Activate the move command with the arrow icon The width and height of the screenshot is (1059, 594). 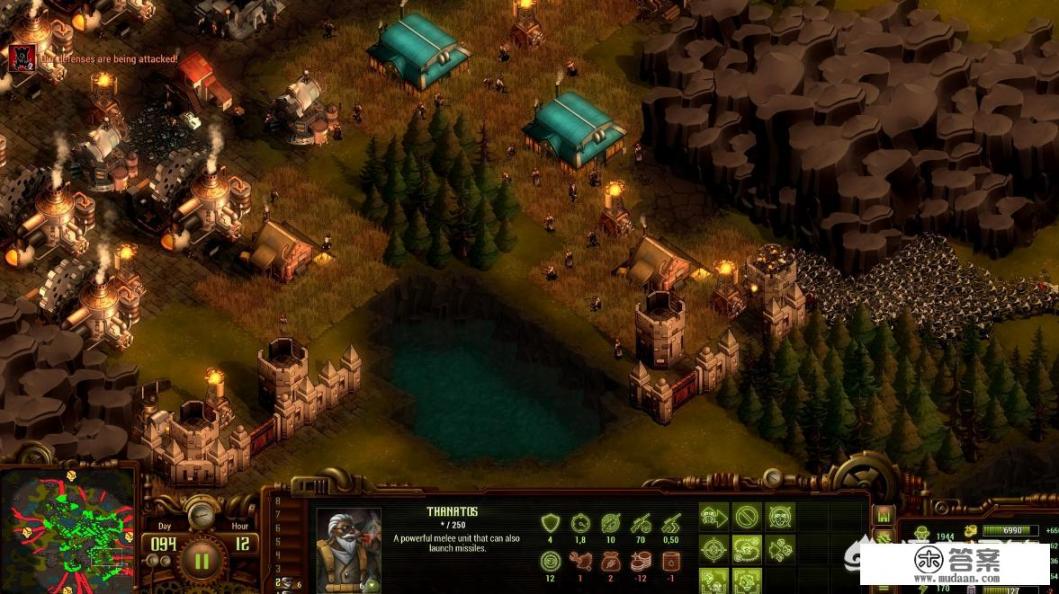713,517
